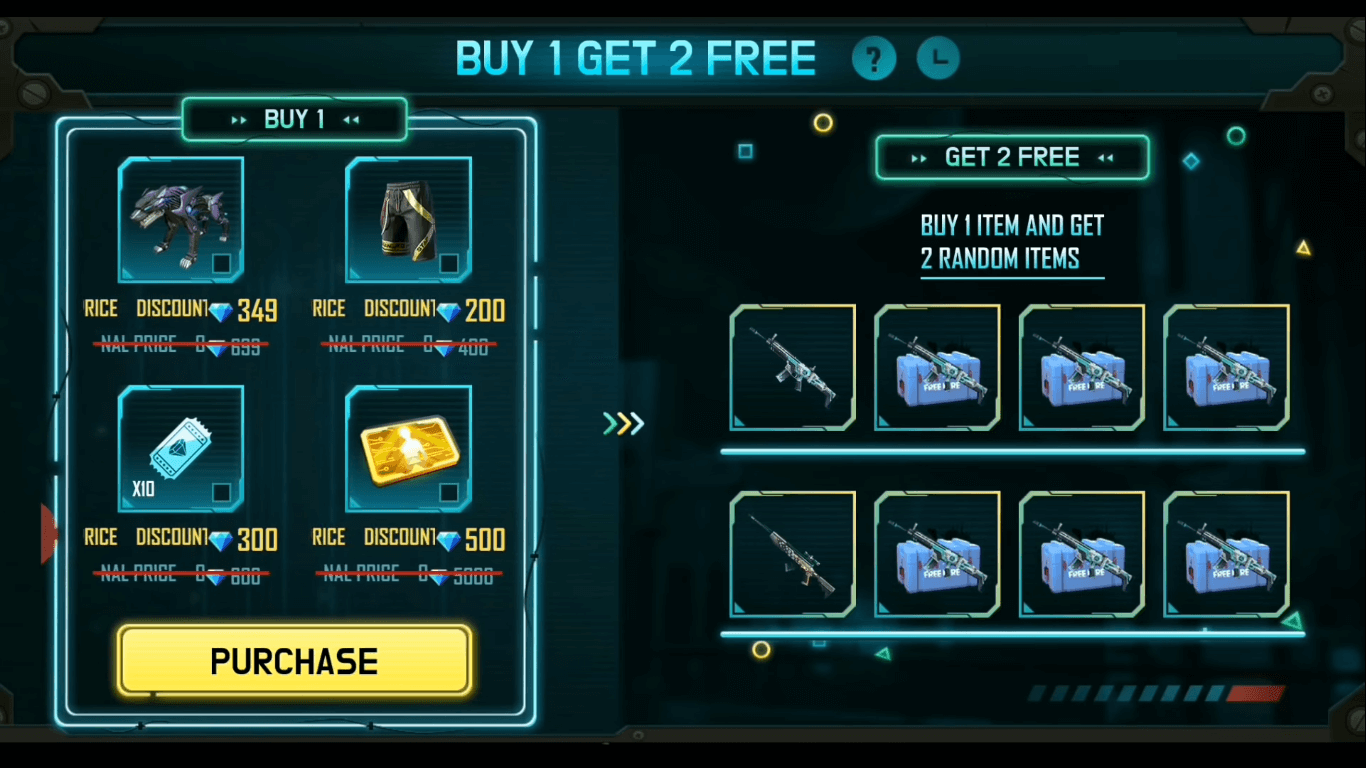The height and width of the screenshot is (768, 1366).
Task: Open the question mark help icon
Action: tap(874, 59)
